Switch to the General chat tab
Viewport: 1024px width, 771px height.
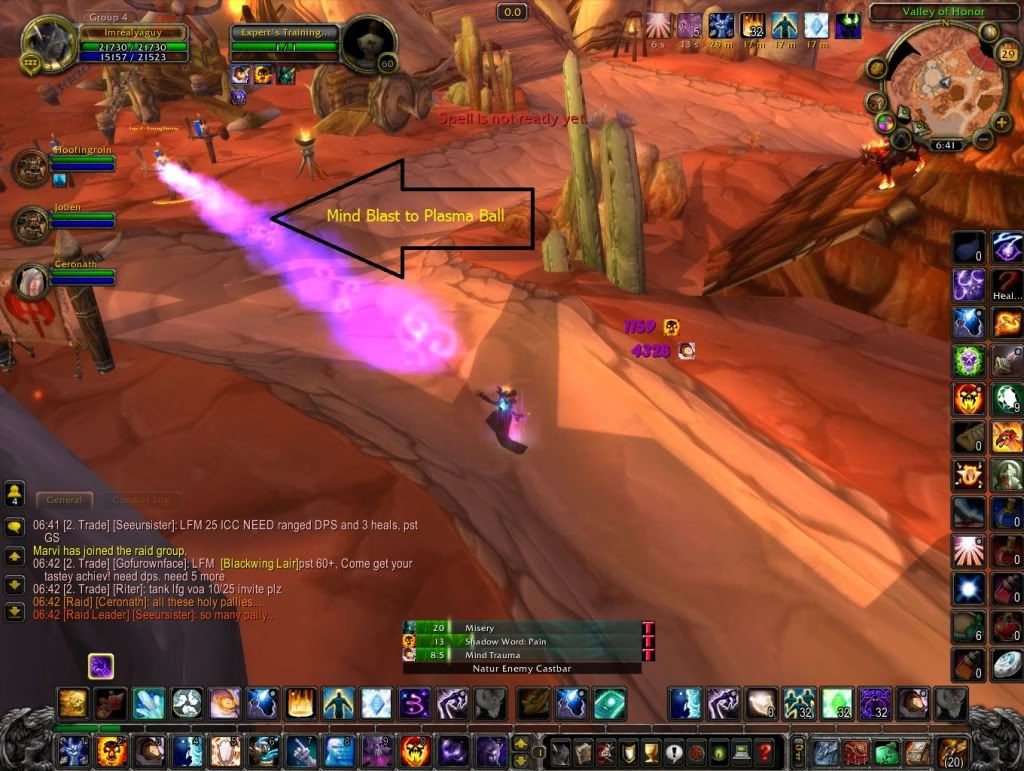point(64,499)
